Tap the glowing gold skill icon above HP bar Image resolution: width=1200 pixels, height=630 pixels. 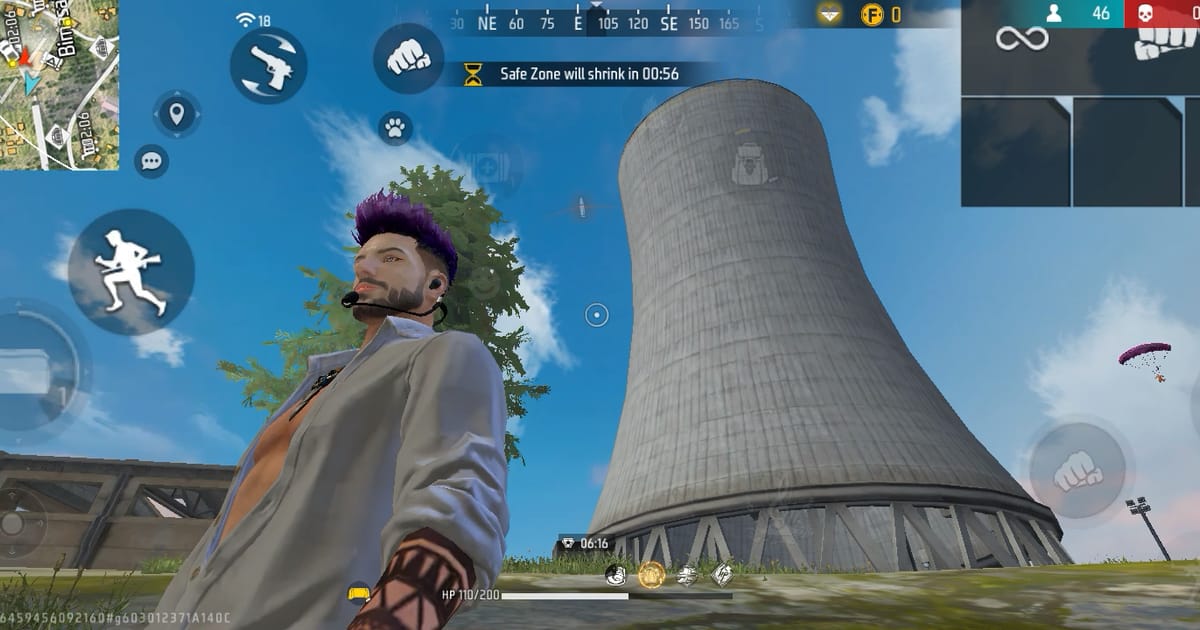(x=652, y=574)
